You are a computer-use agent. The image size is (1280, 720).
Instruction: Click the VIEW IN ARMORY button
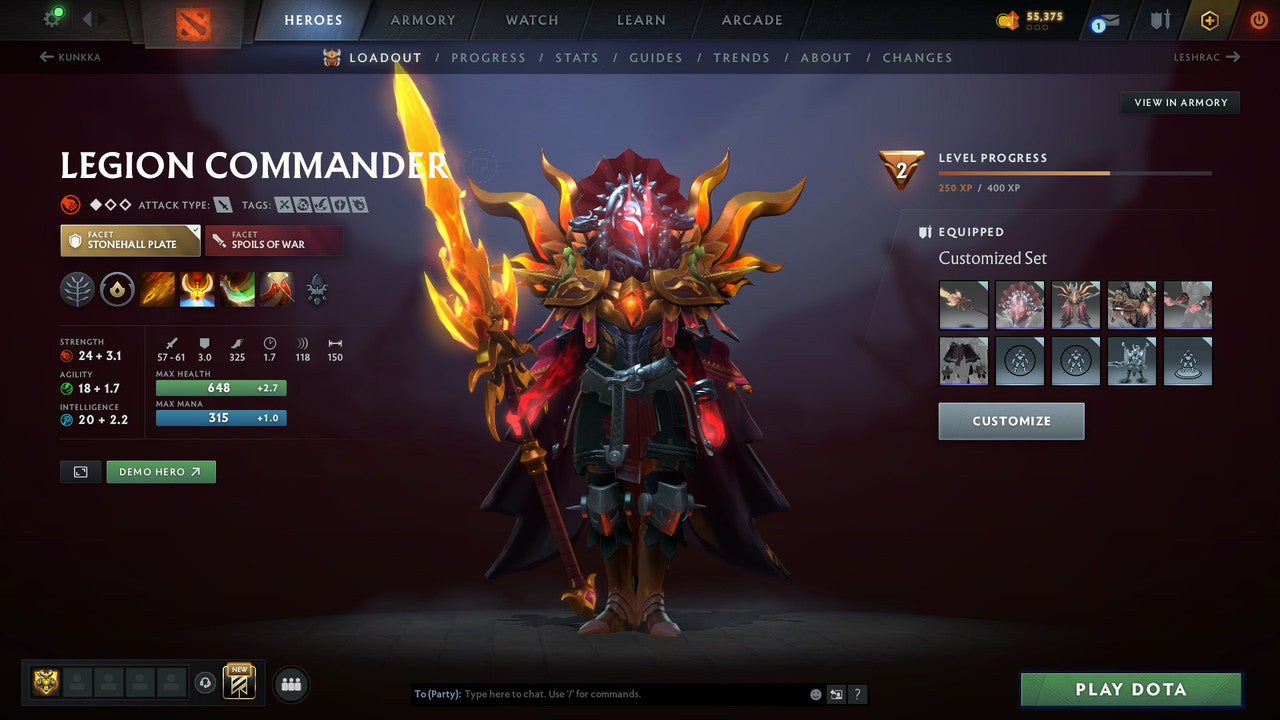[1180, 102]
